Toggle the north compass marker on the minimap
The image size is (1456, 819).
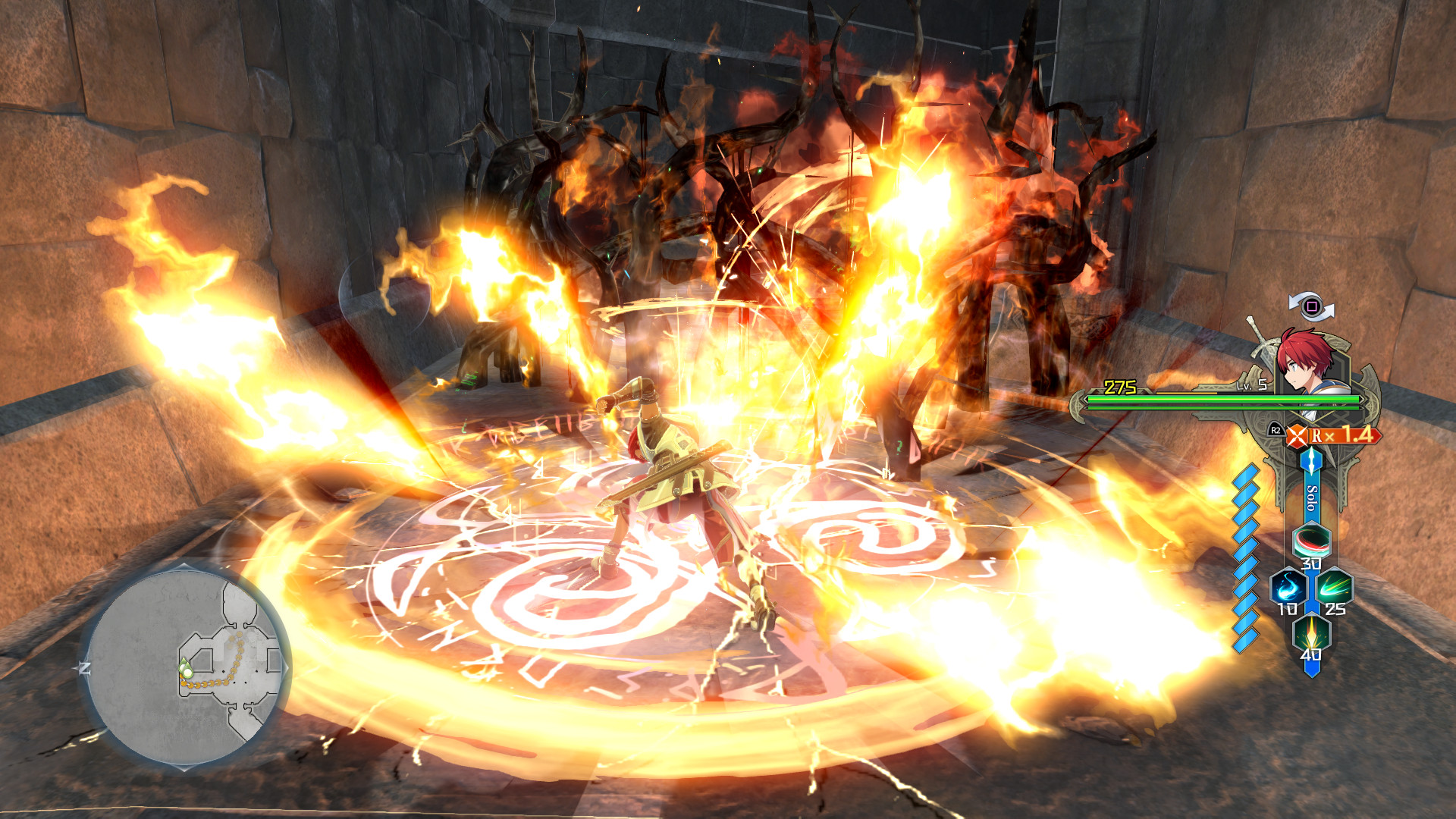coord(83,667)
